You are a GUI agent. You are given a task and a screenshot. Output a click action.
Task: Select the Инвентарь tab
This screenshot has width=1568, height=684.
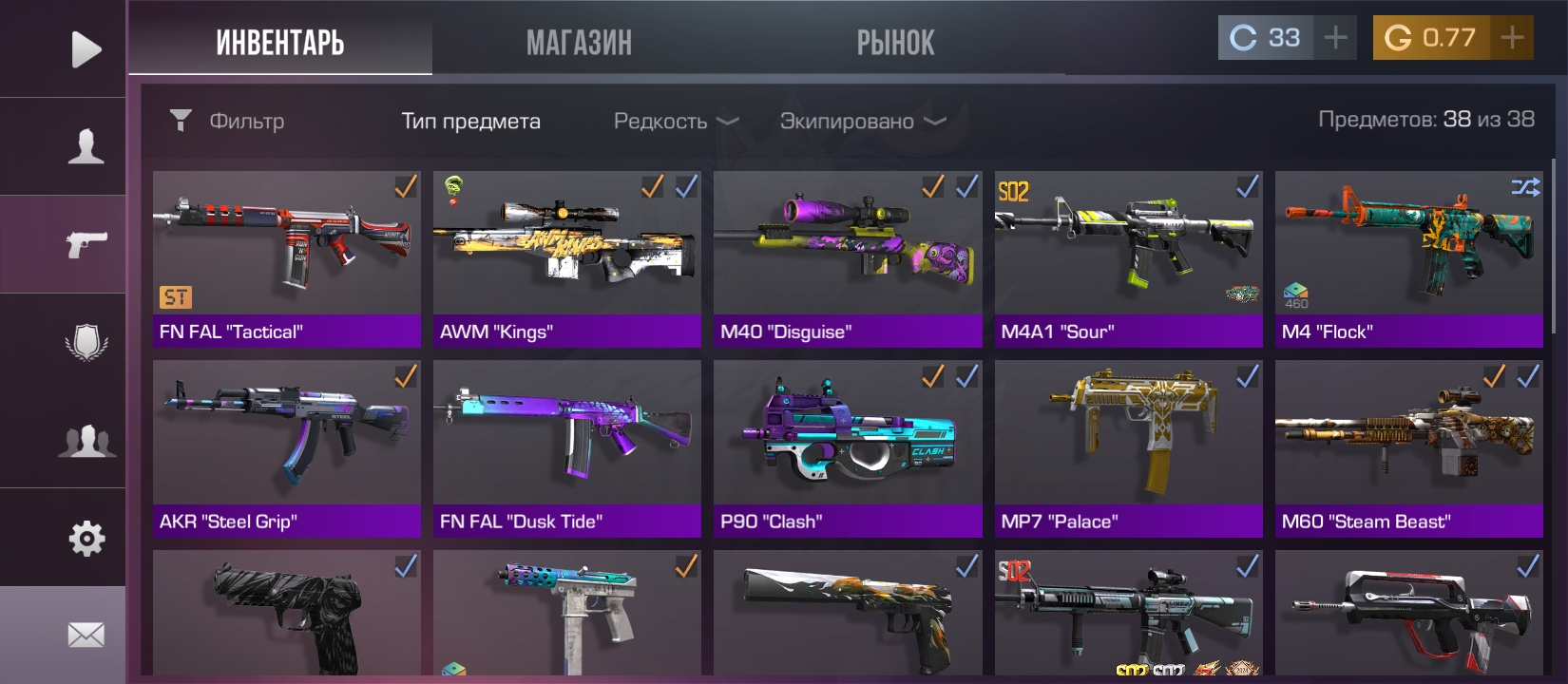click(279, 43)
